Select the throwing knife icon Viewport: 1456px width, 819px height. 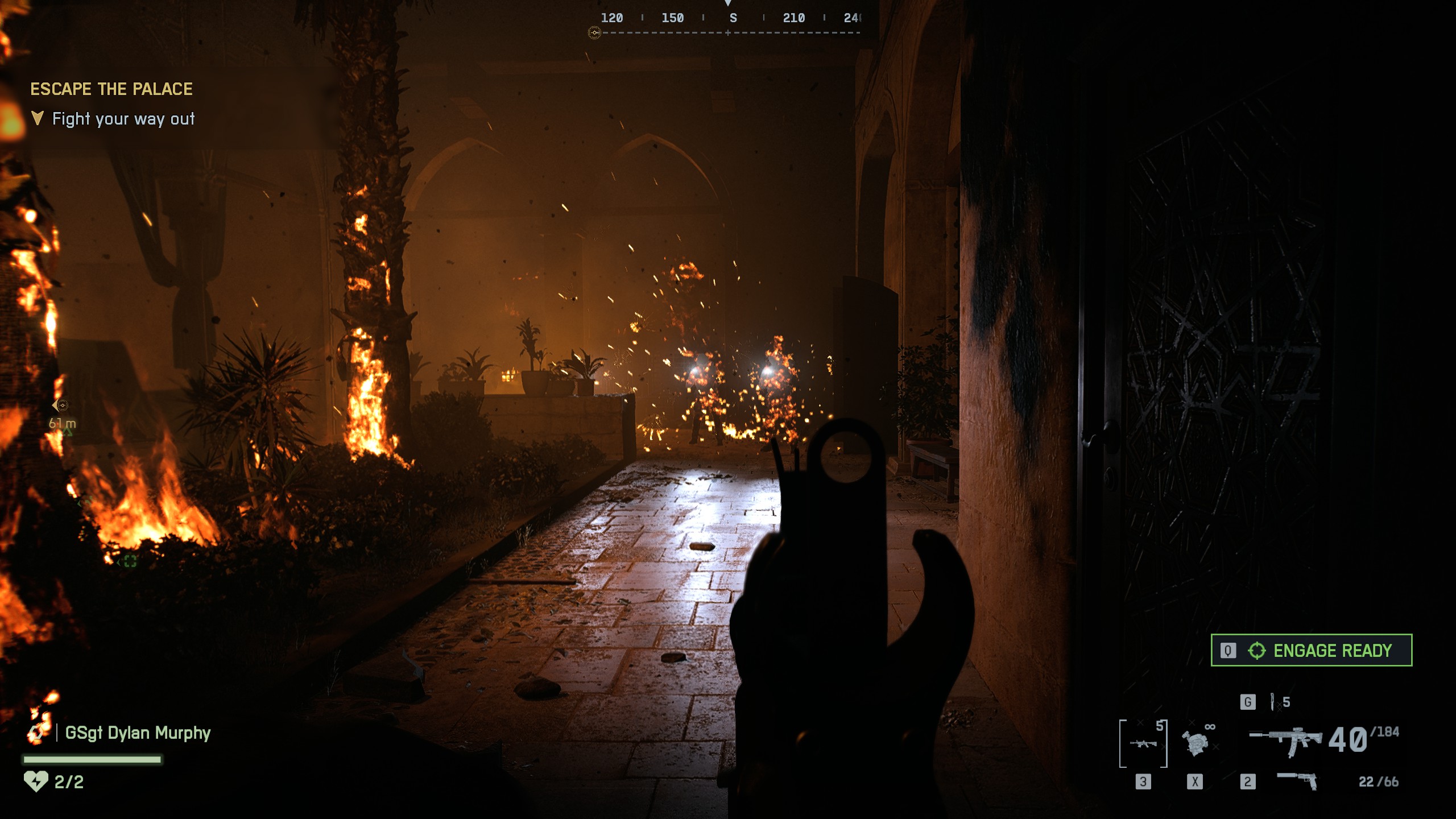click(x=1272, y=702)
